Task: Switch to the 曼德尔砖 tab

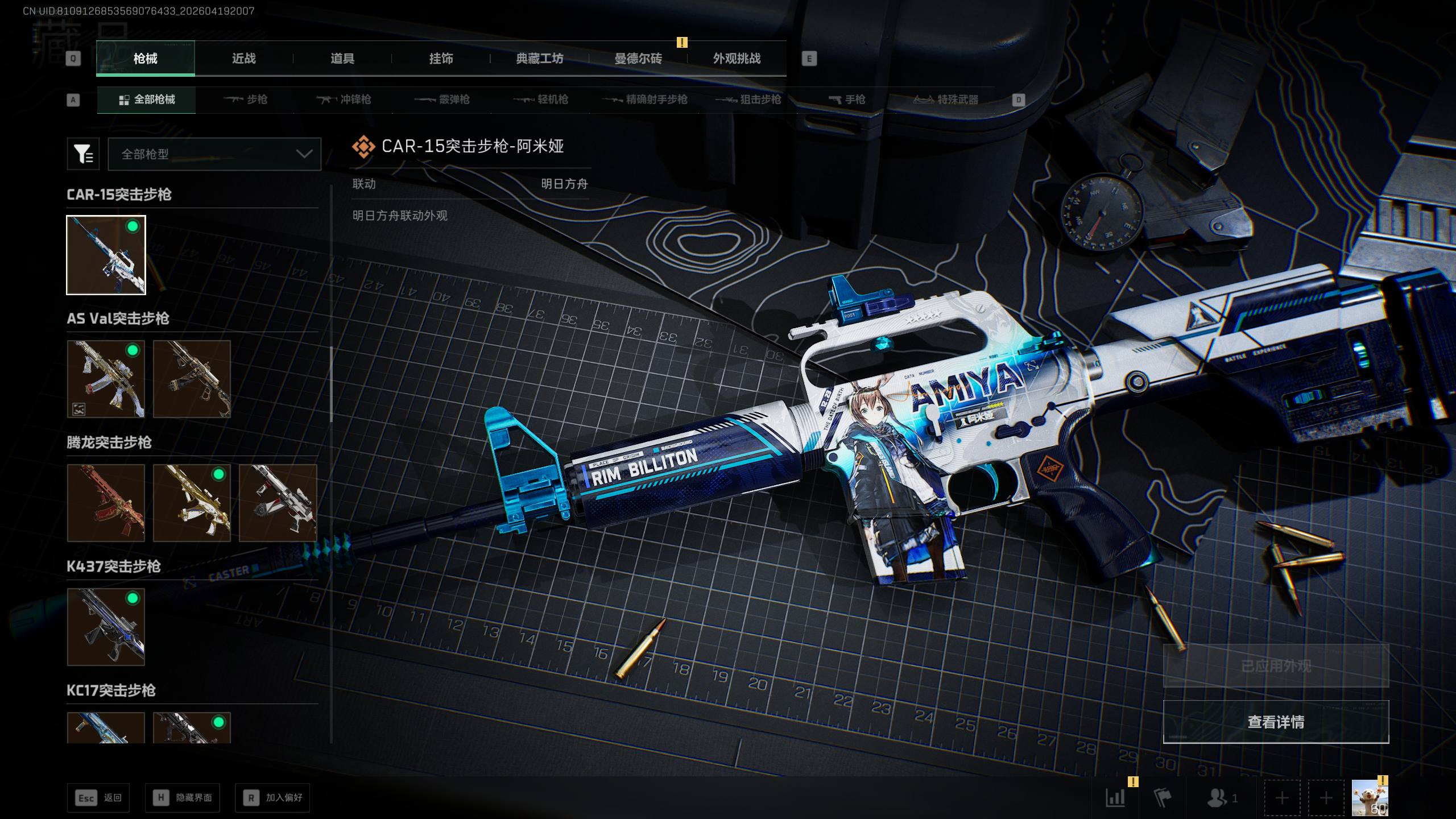Action: pyautogui.click(x=638, y=59)
